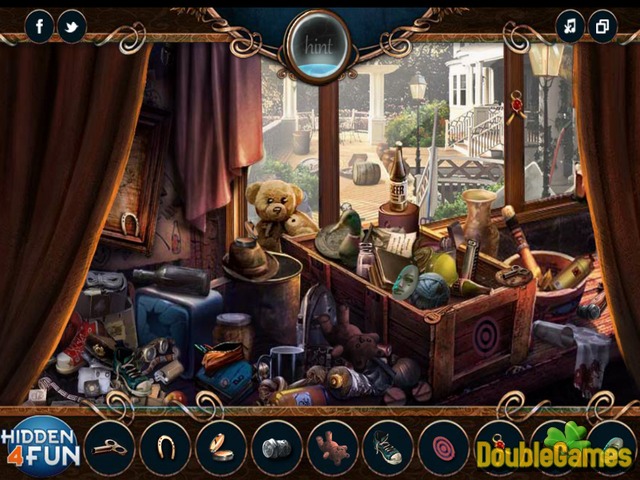Open the Twitter share button

pyautogui.click(x=72, y=26)
